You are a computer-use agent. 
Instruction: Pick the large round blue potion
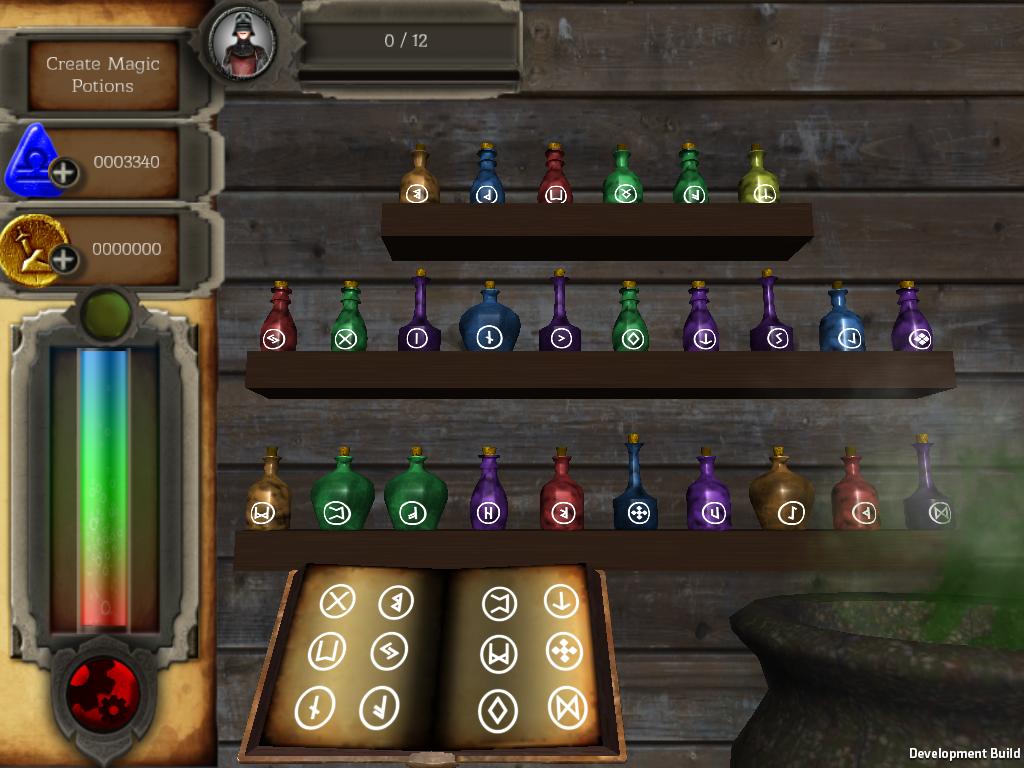point(489,320)
